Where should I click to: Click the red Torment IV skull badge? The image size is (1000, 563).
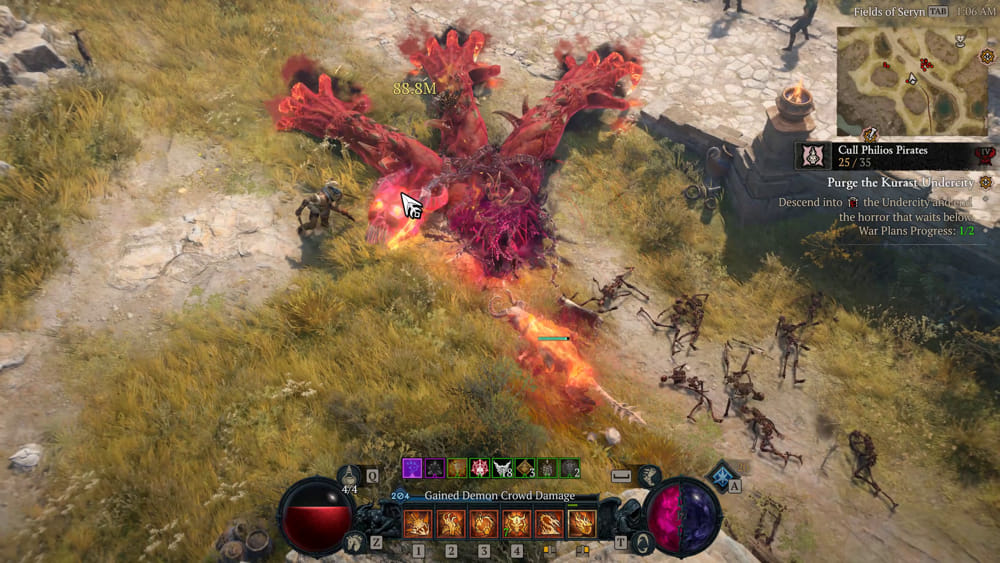point(986,156)
